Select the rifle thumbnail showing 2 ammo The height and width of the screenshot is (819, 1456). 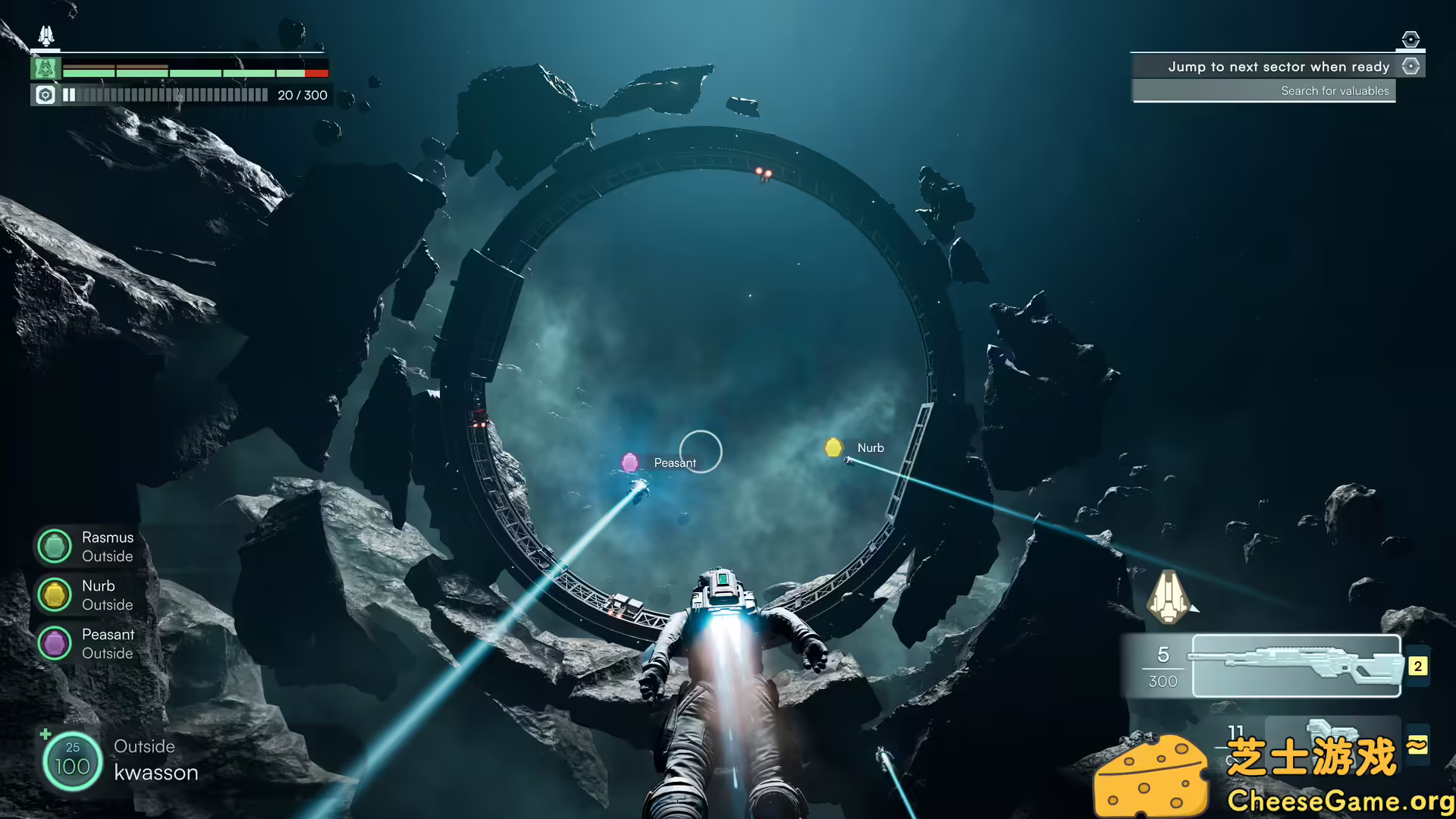[1296, 667]
